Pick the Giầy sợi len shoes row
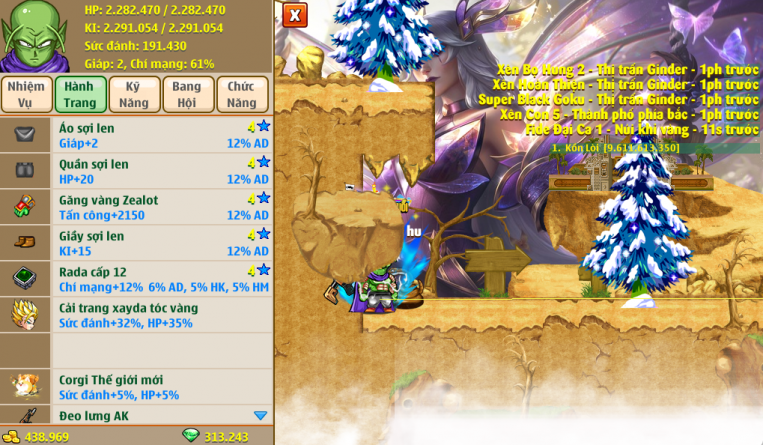763x445 pixels. tap(160, 243)
